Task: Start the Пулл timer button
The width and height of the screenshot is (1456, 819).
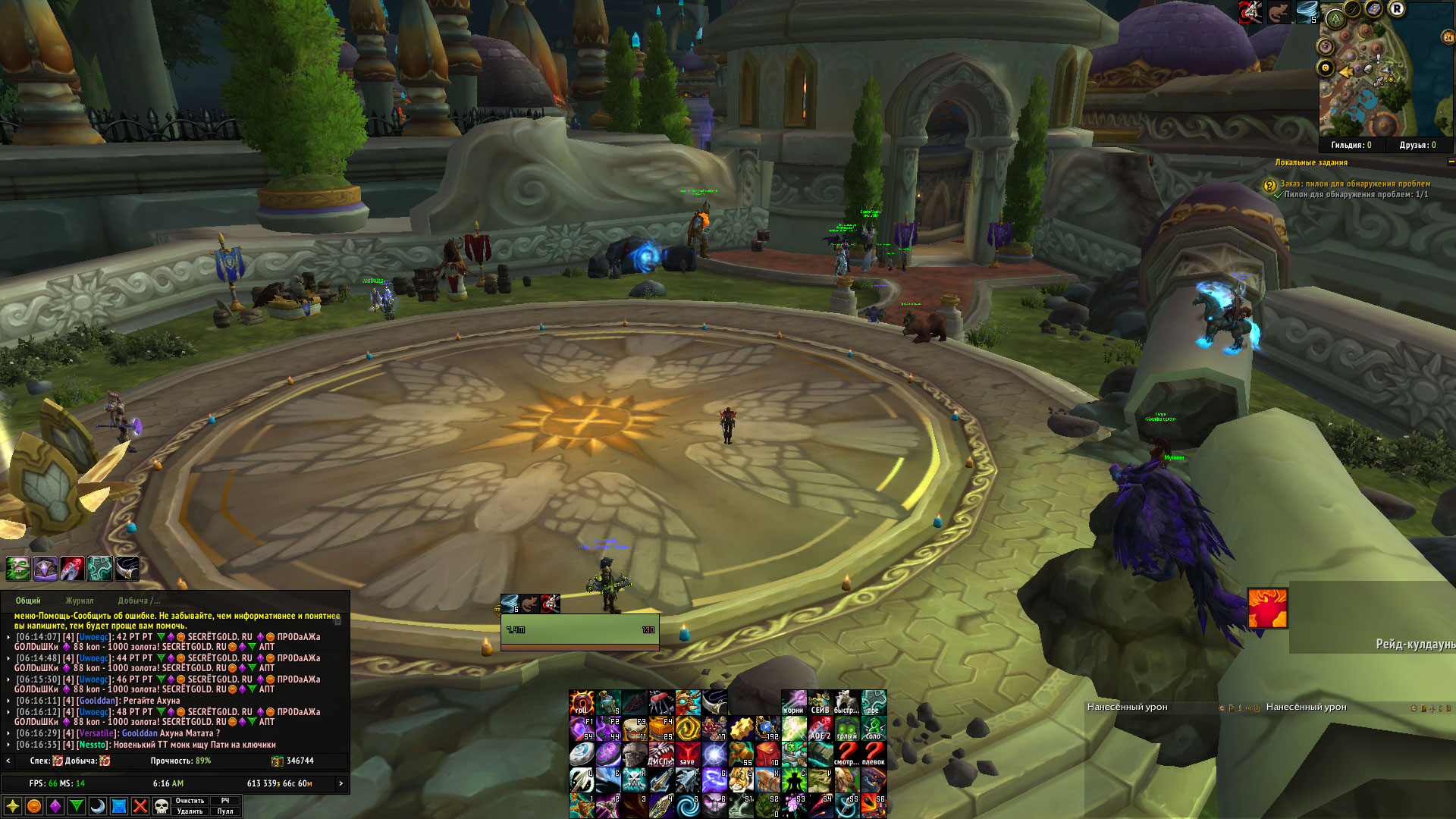Action: click(x=225, y=811)
